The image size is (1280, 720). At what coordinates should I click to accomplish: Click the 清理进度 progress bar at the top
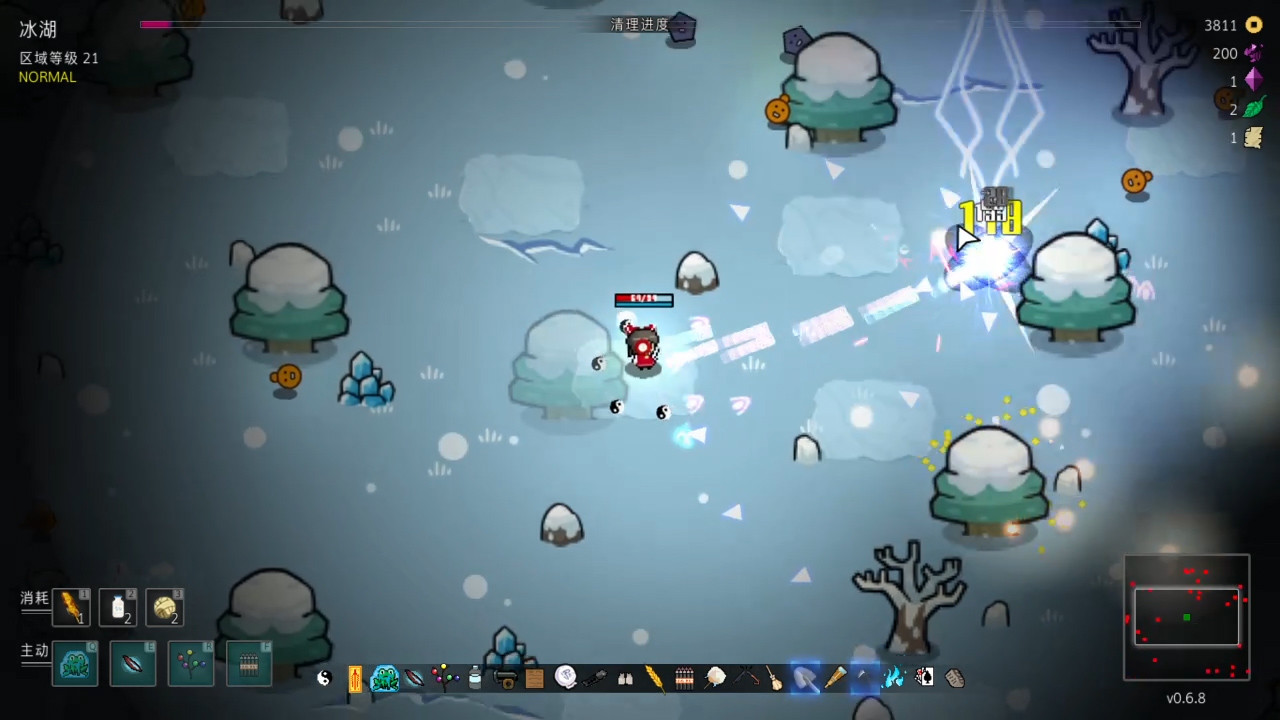640,24
